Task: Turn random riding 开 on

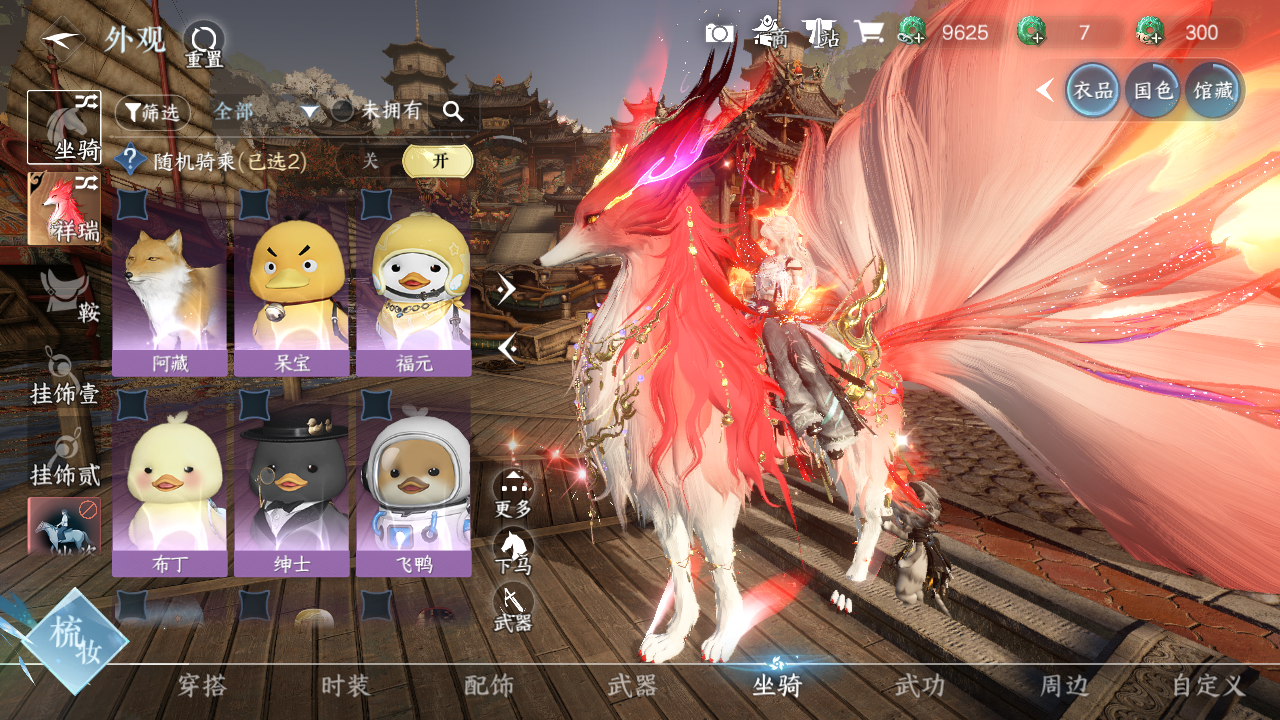Action: [x=437, y=160]
